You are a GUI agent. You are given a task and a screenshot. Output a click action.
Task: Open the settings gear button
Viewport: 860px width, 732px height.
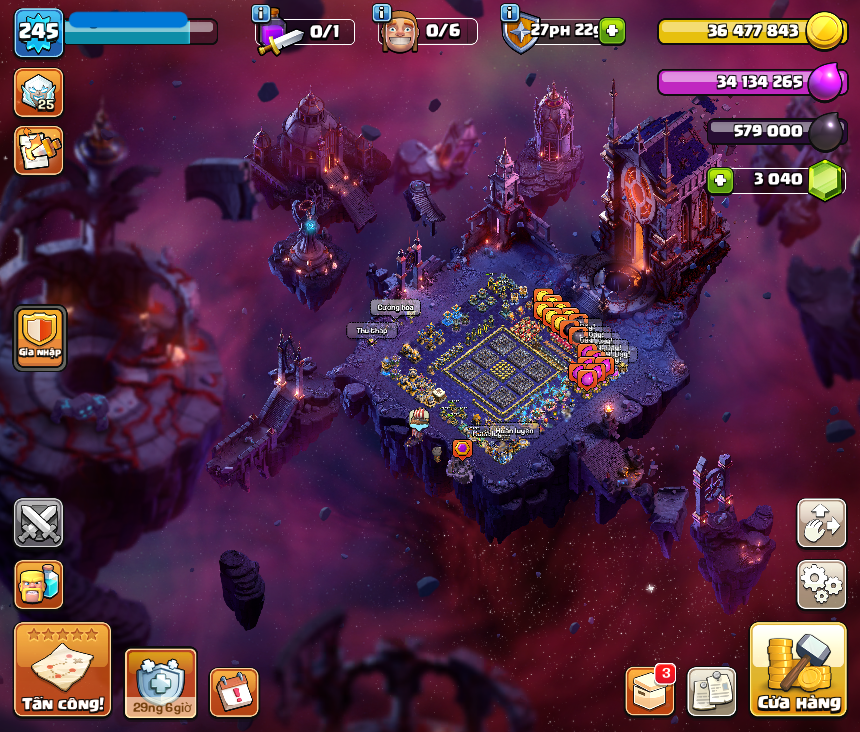(821, 584)
